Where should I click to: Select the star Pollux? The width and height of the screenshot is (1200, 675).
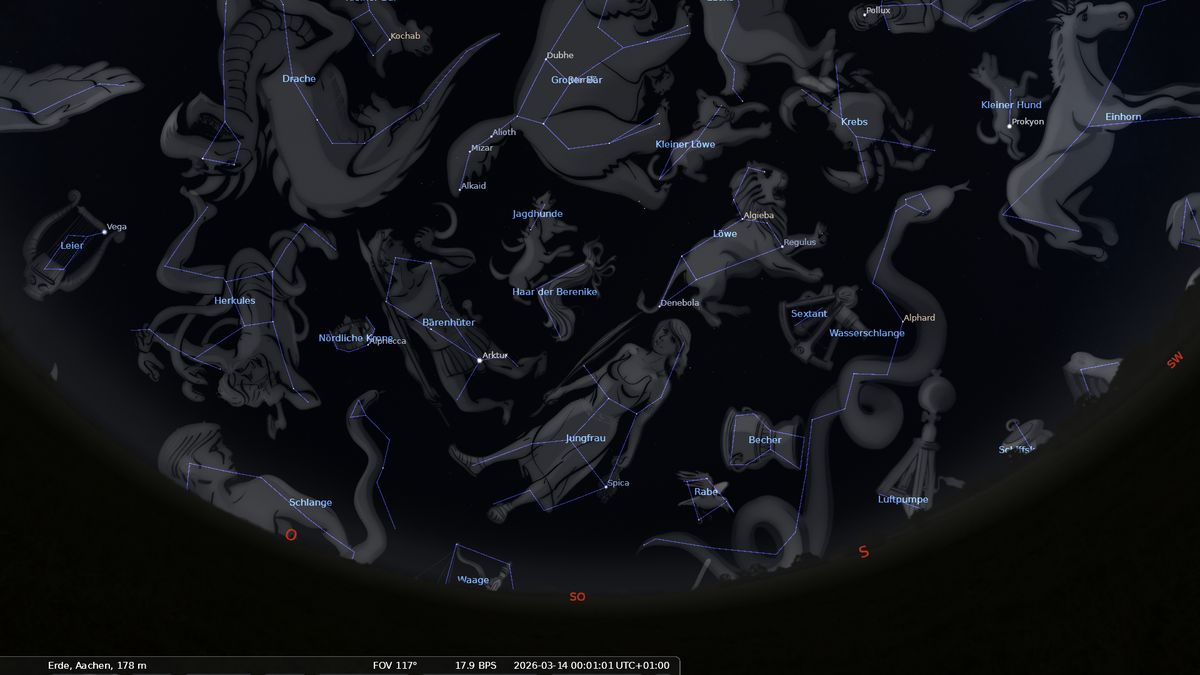(x=864, y=14)
